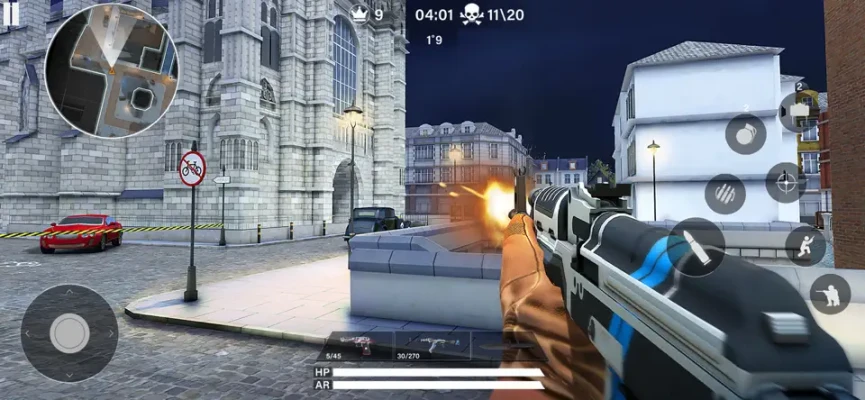The height and width of the screenshot is (400, 865).
Task: Use the medkit button
Action: (798, 111)
